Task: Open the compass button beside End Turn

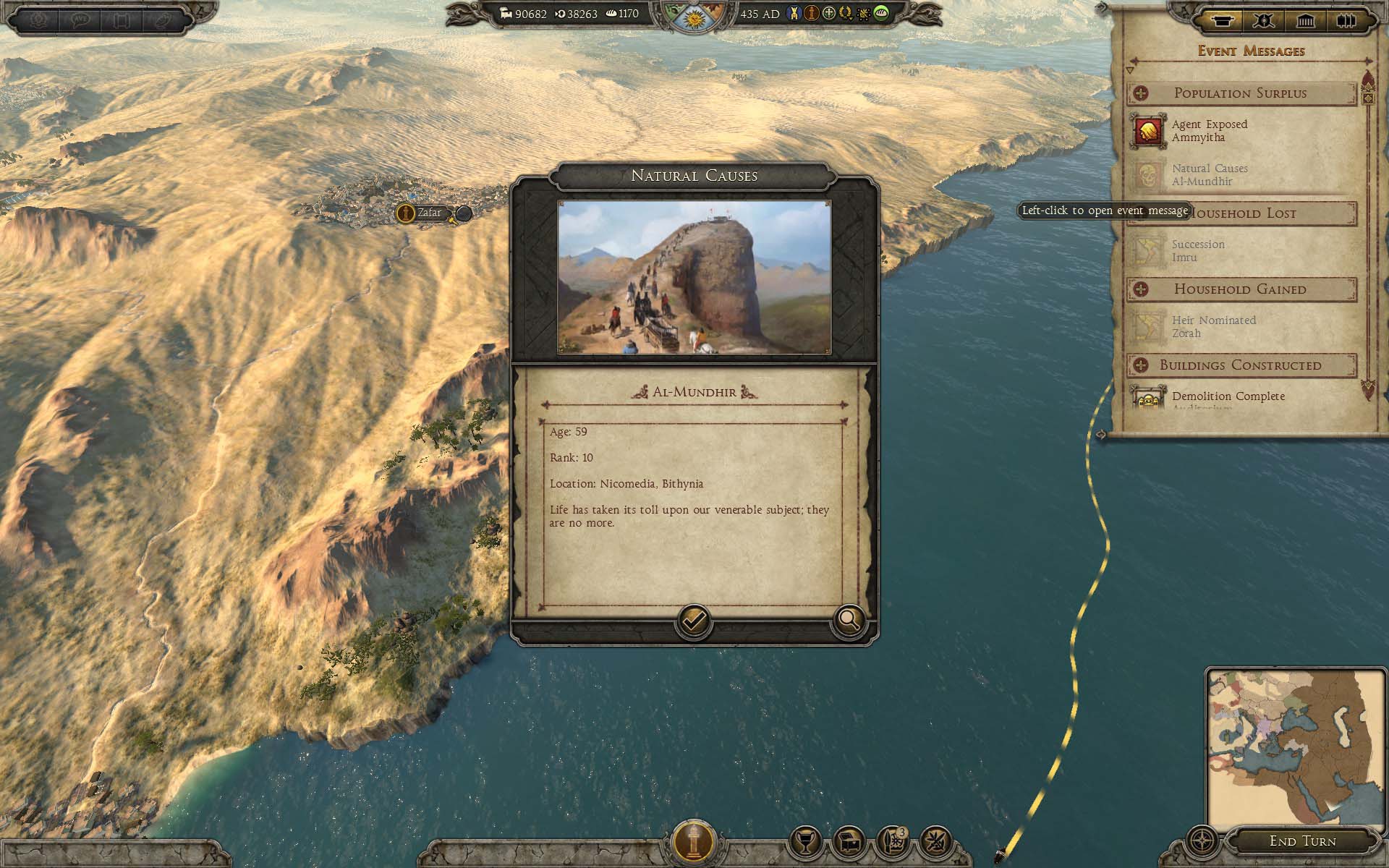Action: point(1202,842)
